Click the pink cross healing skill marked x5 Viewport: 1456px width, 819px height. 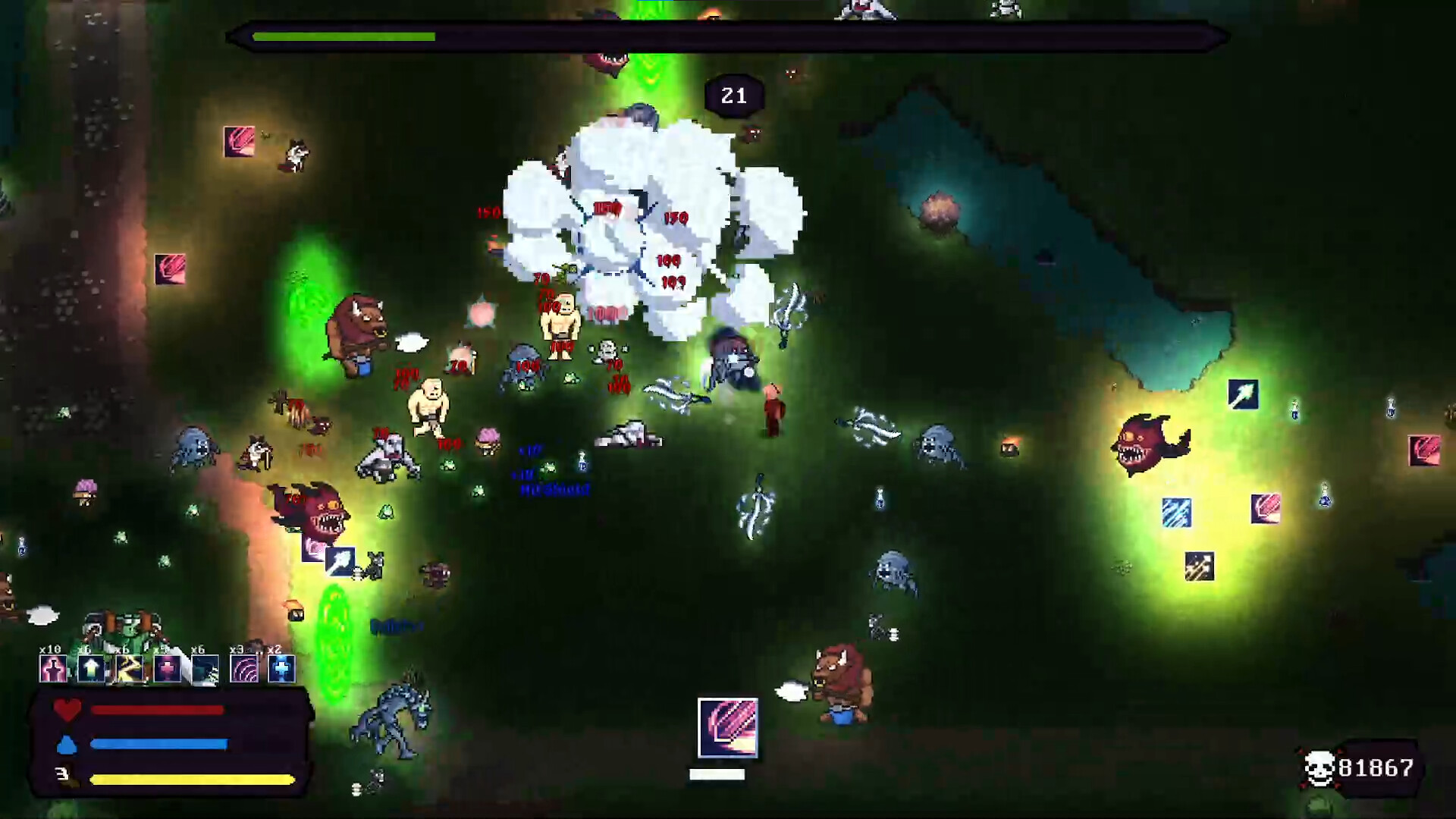[166, 670]
